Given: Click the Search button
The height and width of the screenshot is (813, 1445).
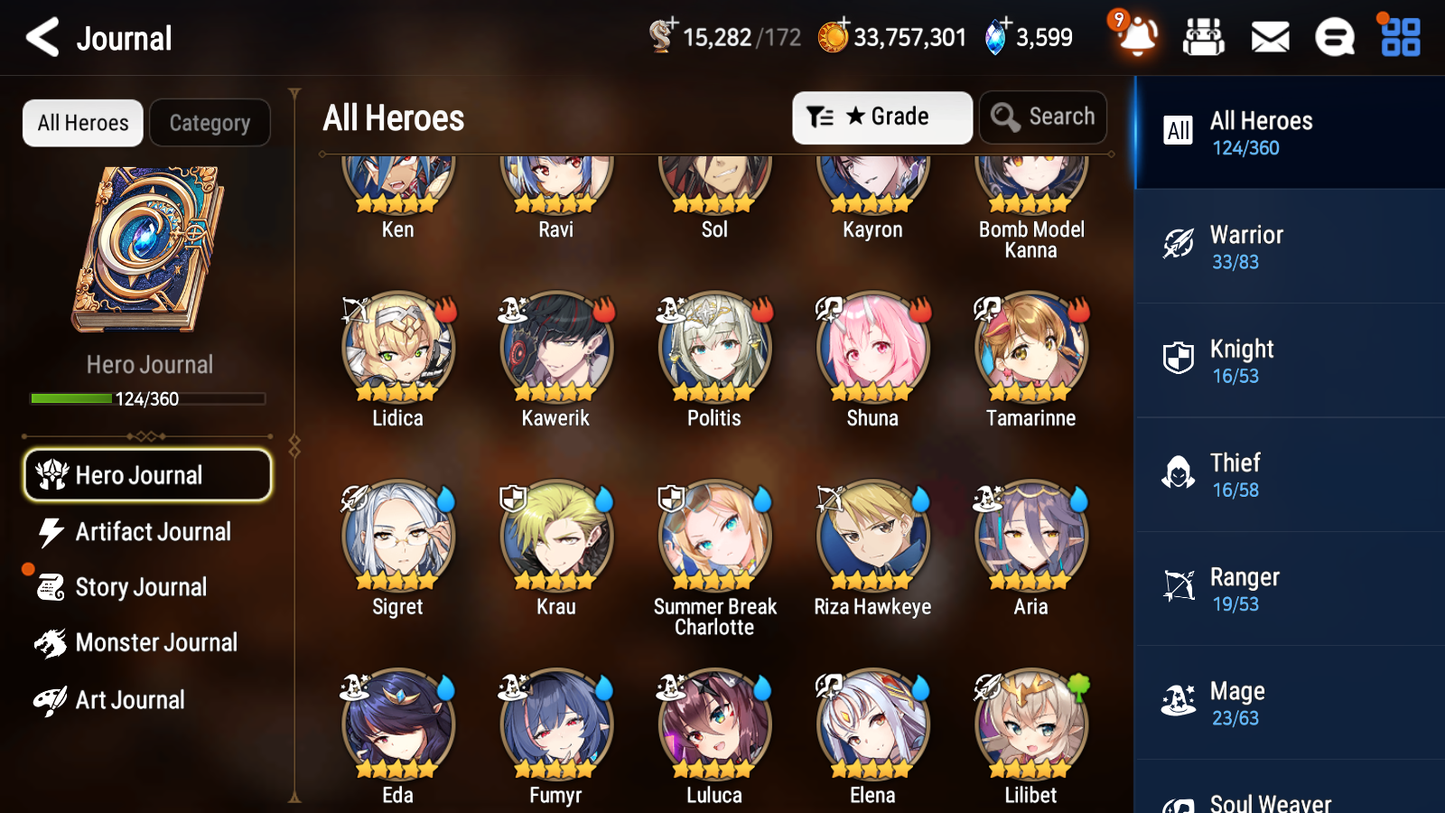Looking at the screenshot, I should point(1043,116).
